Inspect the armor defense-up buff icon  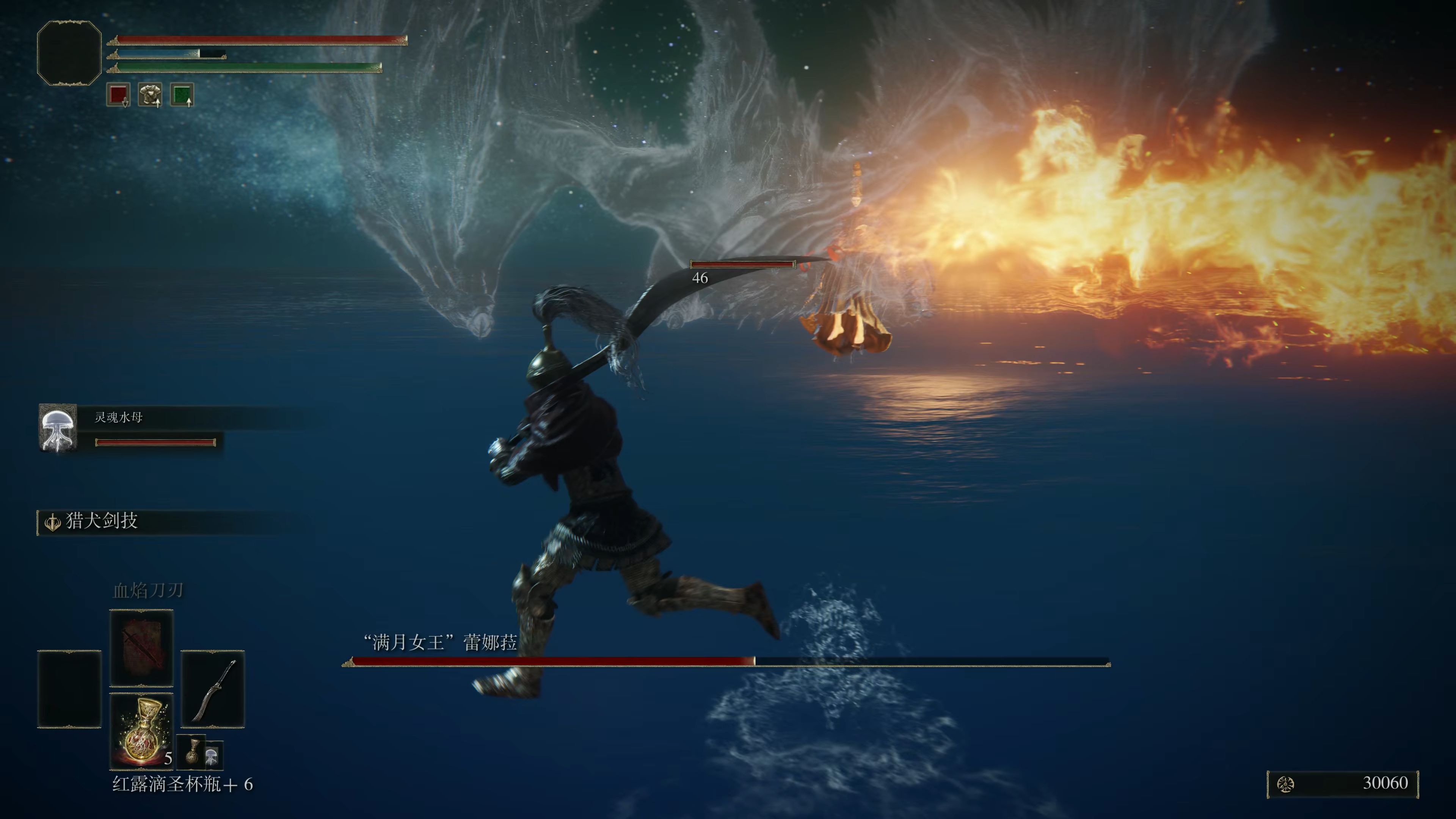tap(151, 94)
